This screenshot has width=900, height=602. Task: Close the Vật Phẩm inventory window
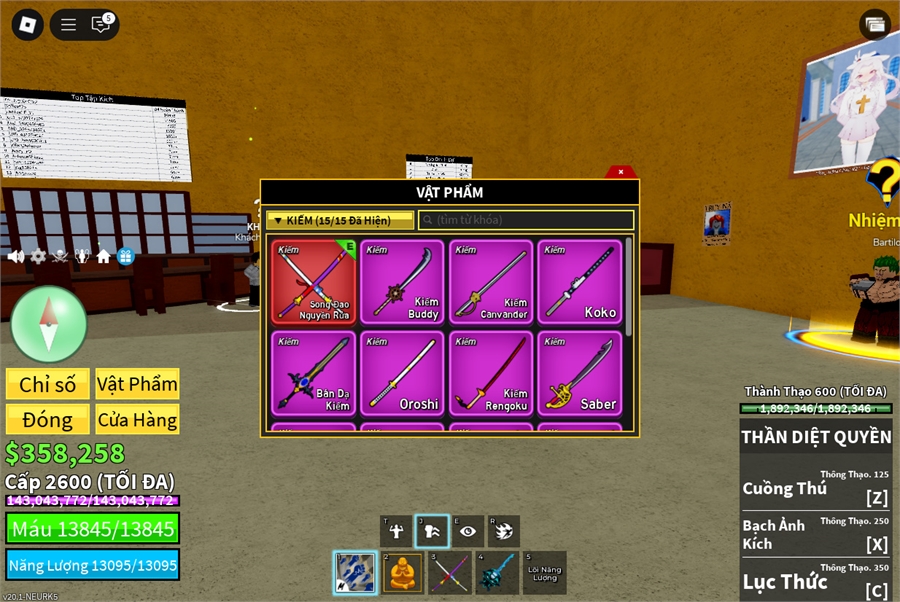[x=621, y=172]
